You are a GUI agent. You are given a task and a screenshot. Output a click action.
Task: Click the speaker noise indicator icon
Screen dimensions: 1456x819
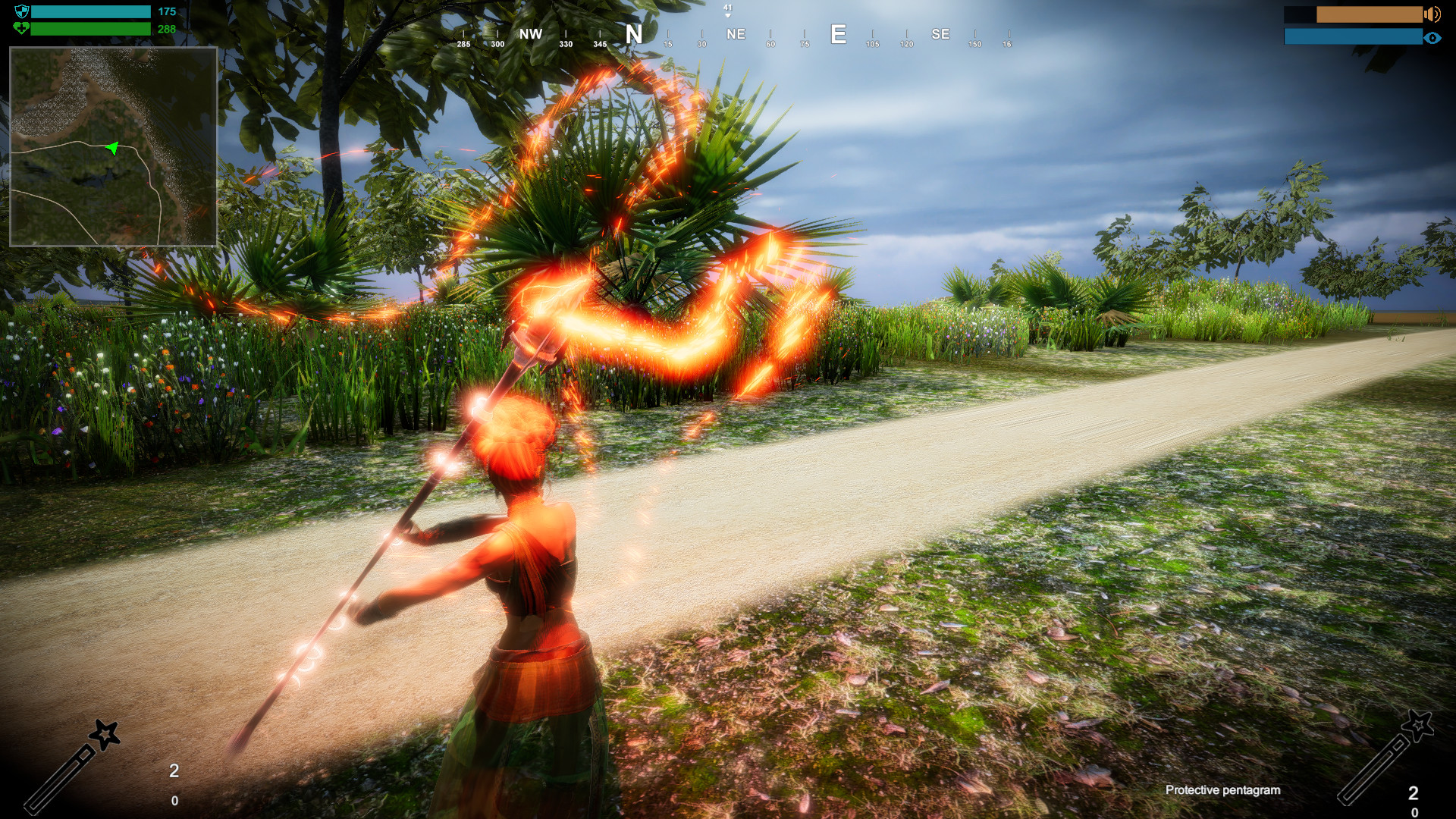pos(1432,14)
